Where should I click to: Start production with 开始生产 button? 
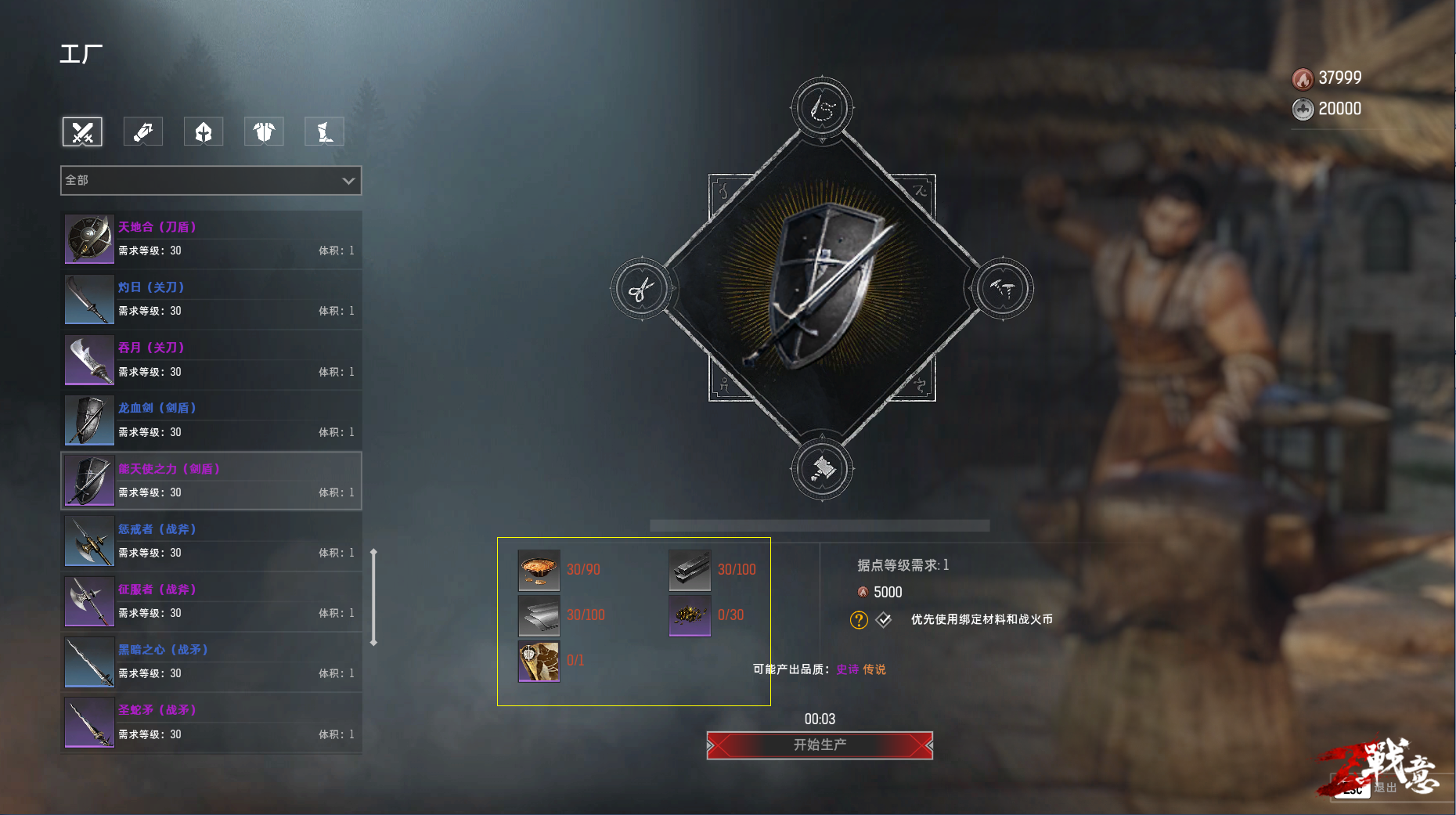pyautogui.click(x=820, y=745)
